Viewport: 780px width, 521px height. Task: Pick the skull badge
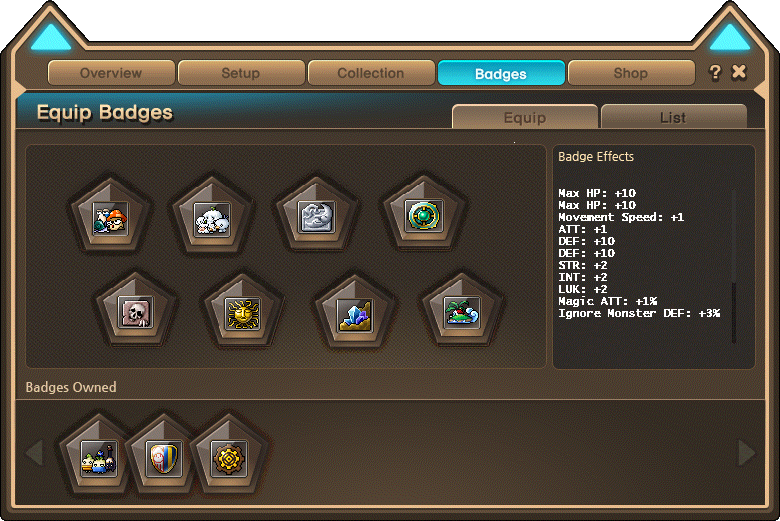pos(134,311)
